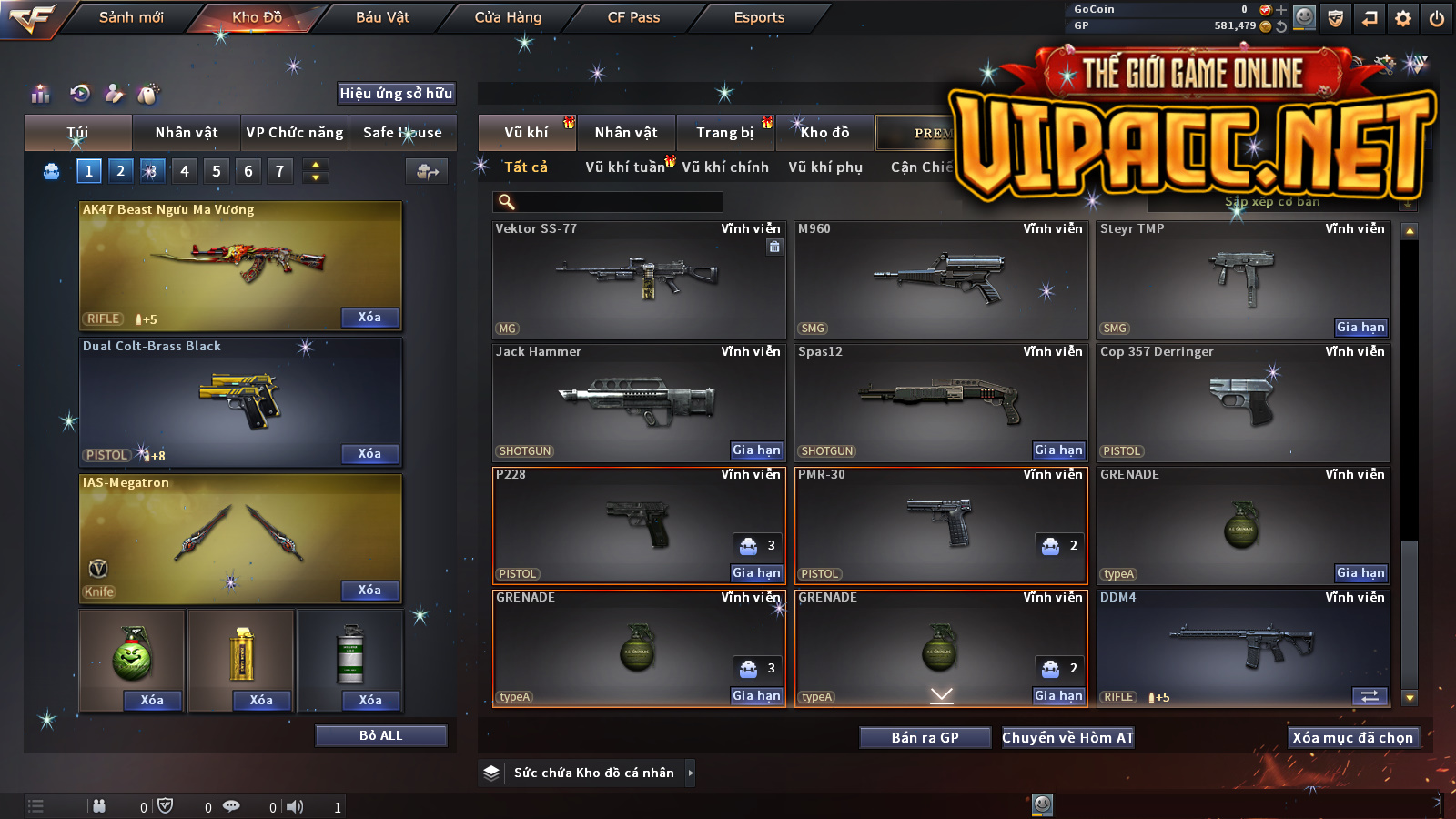Go to the Esports tab
Viewport: 1456px width, 819px height.
pyautogui.click(x=759, y=17)
